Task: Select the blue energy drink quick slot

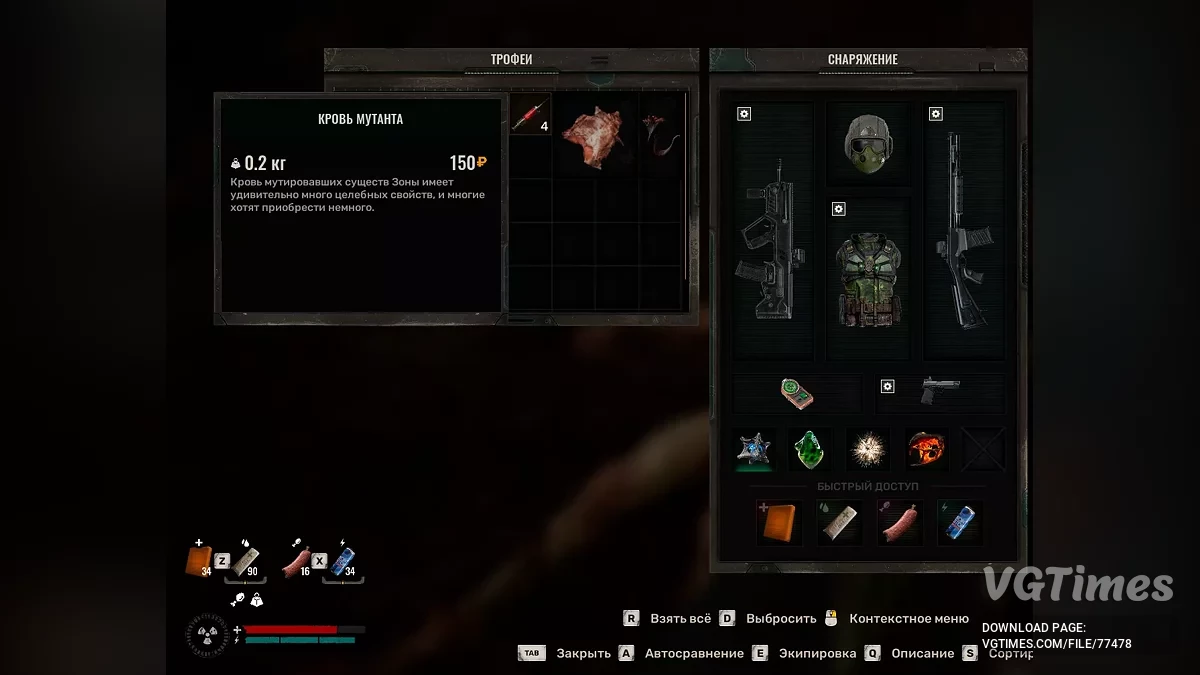Action: click(x=958, y=522)
